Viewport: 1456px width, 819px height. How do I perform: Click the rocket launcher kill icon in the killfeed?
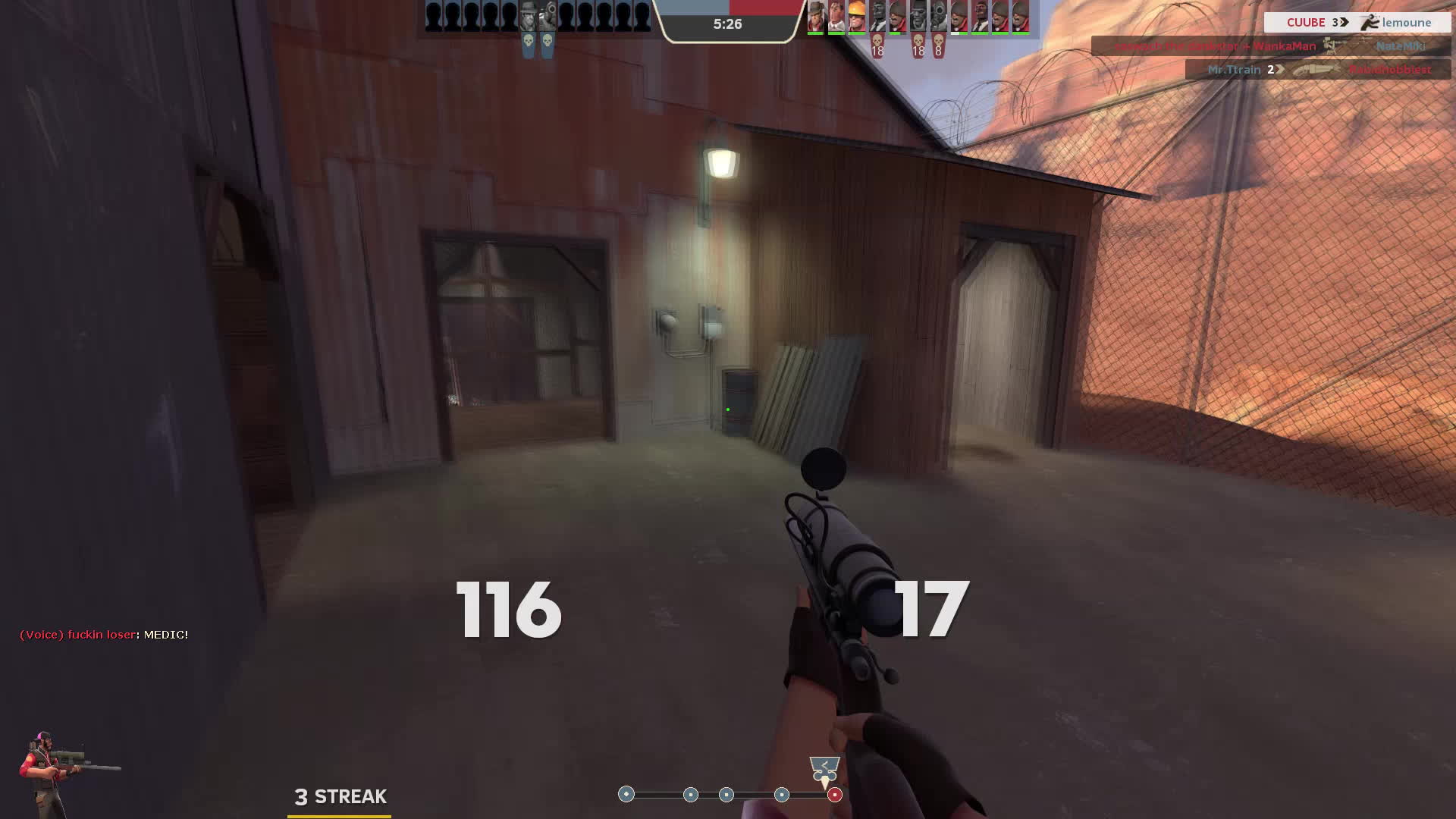coord(1329,46)
